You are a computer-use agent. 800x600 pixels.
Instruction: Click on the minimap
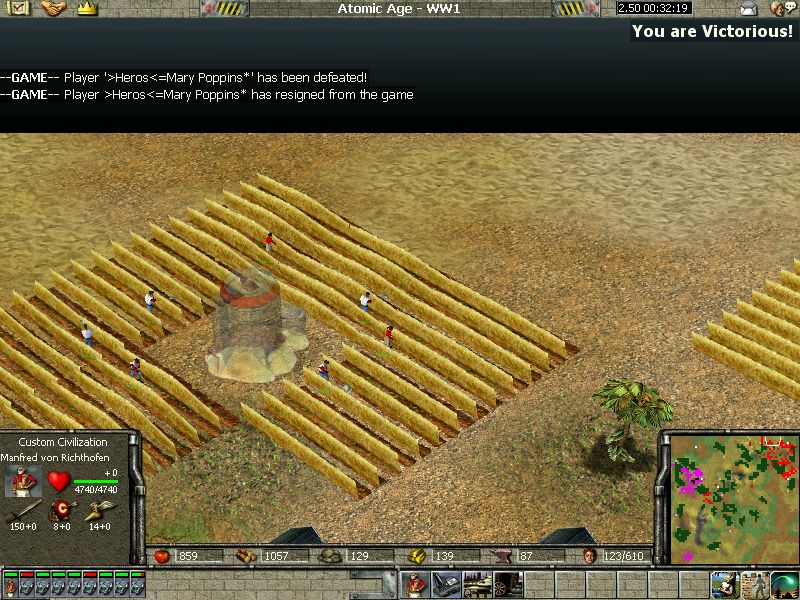[728, 494]
